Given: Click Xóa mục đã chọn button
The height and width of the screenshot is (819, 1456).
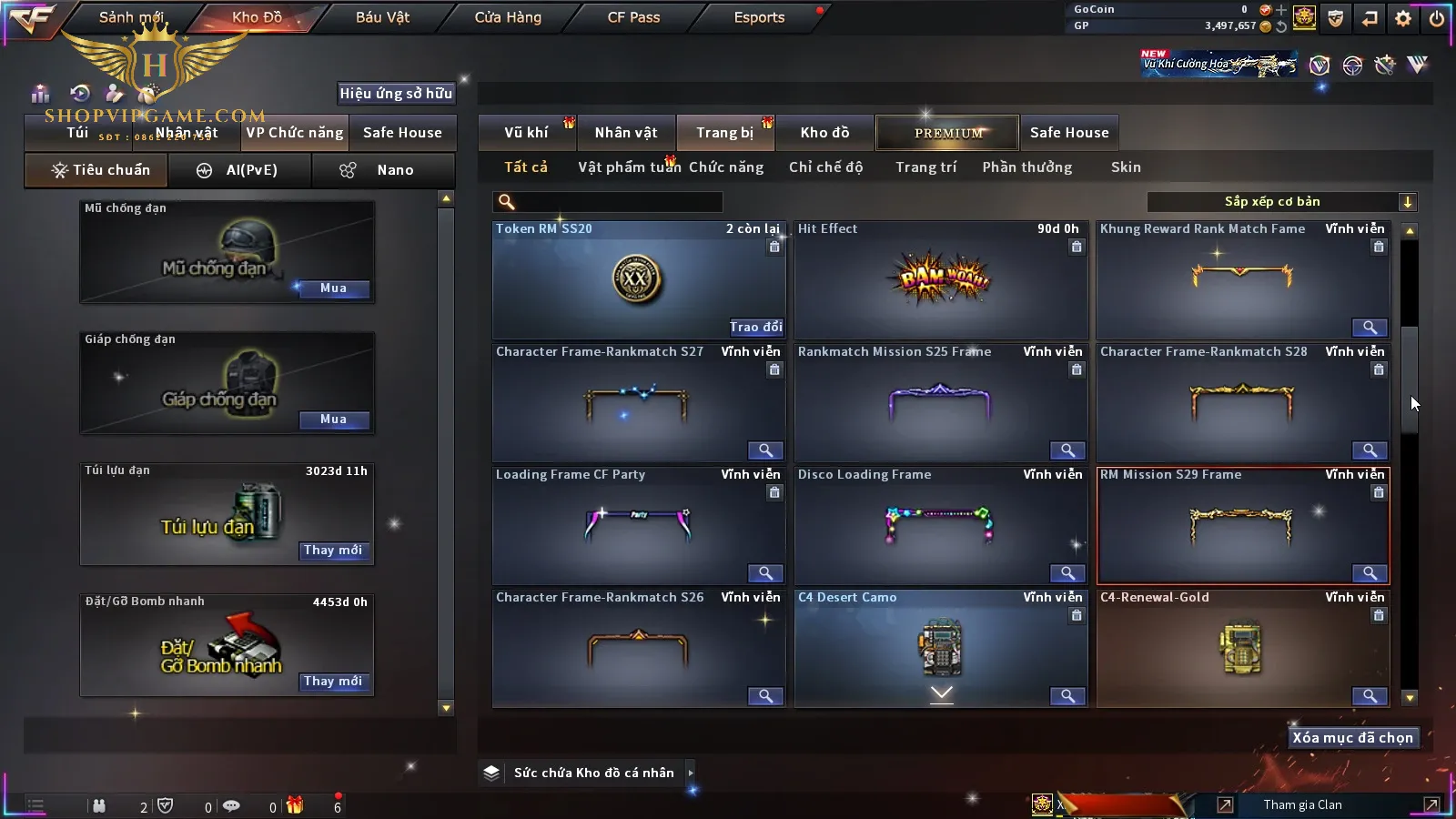Looking at the screenshot, I should pos(1352,738).
